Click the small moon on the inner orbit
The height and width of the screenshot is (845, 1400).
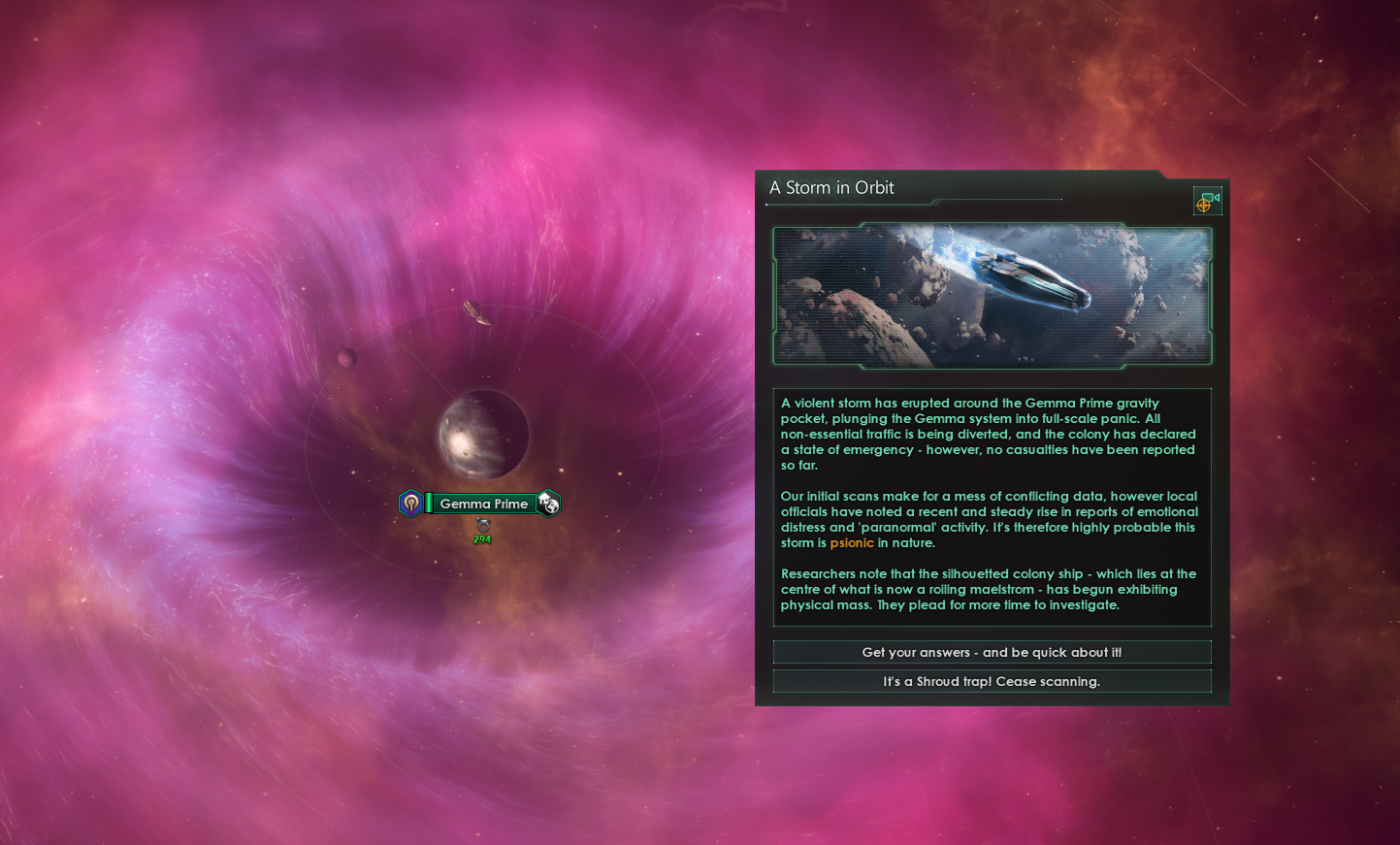click(x=347, y=357)
